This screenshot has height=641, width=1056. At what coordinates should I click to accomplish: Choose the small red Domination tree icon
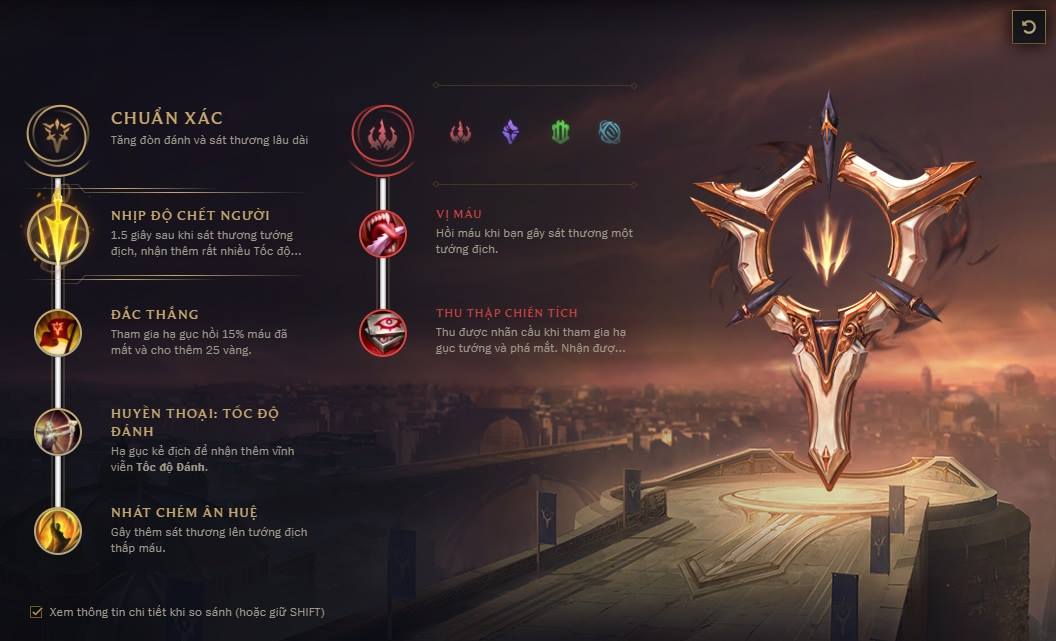[460, 132]
